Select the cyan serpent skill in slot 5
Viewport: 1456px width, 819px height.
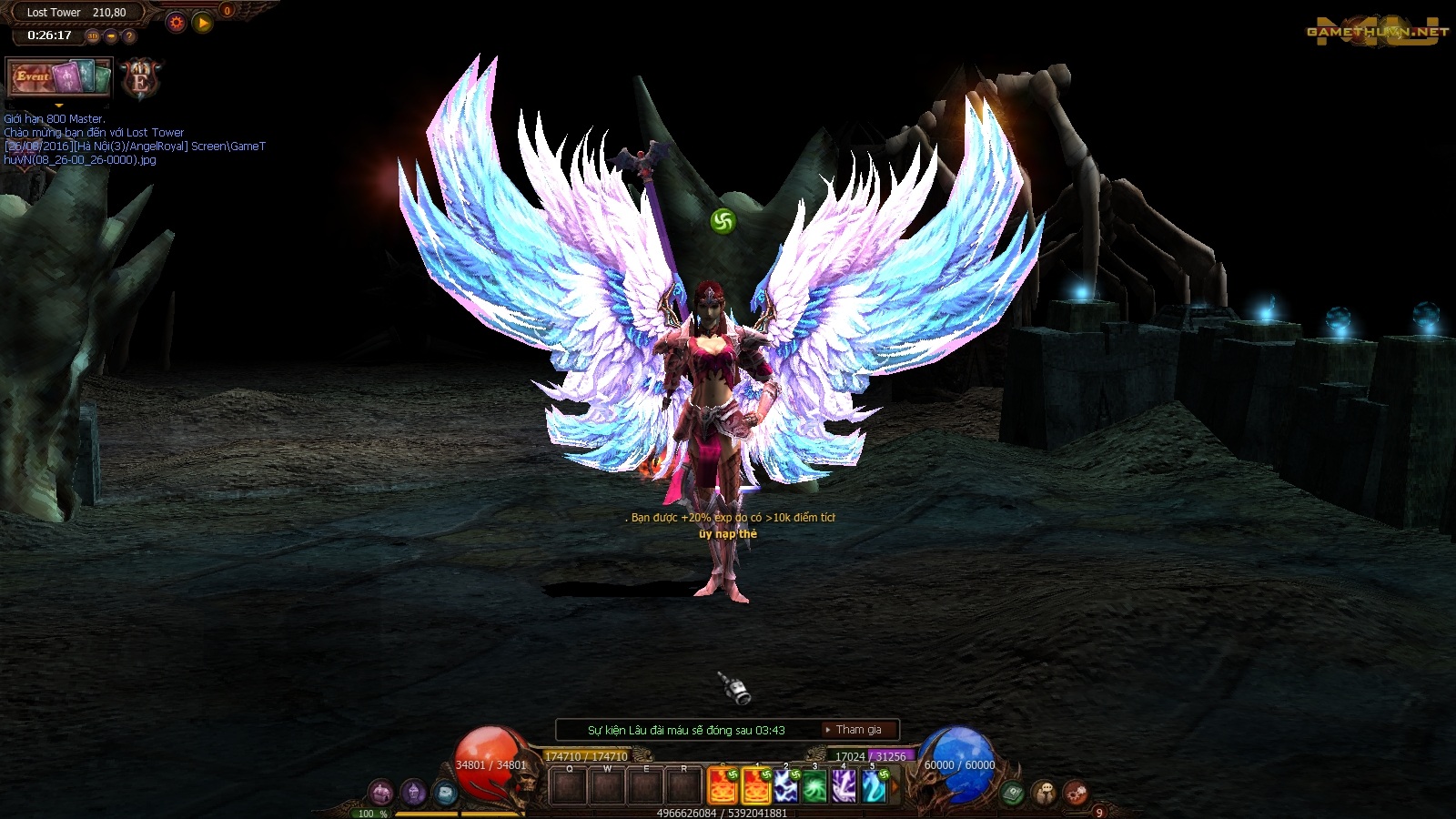point(873,787)
